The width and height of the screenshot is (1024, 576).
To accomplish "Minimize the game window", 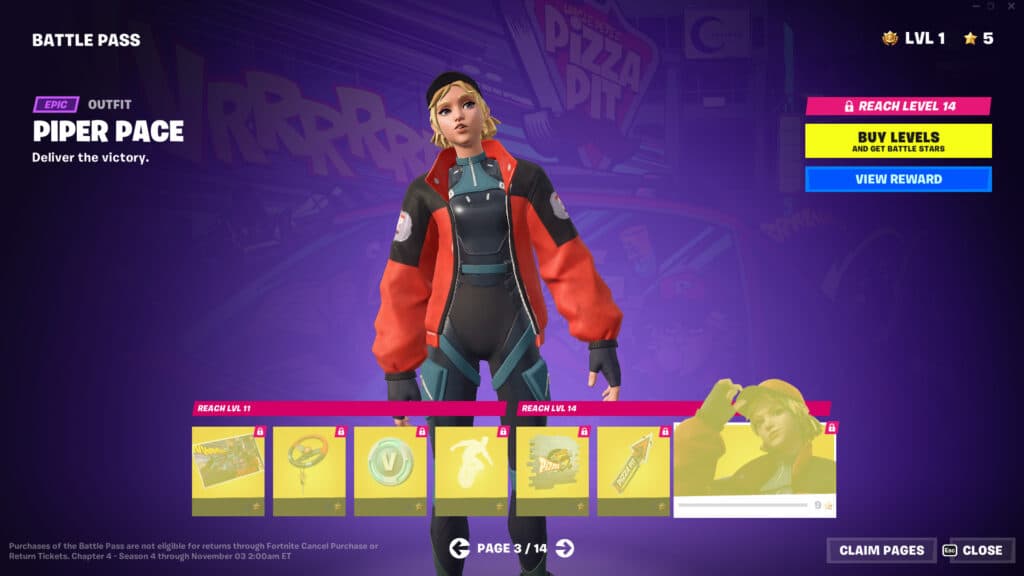I will pyautogui.click(x=974, y=6).
